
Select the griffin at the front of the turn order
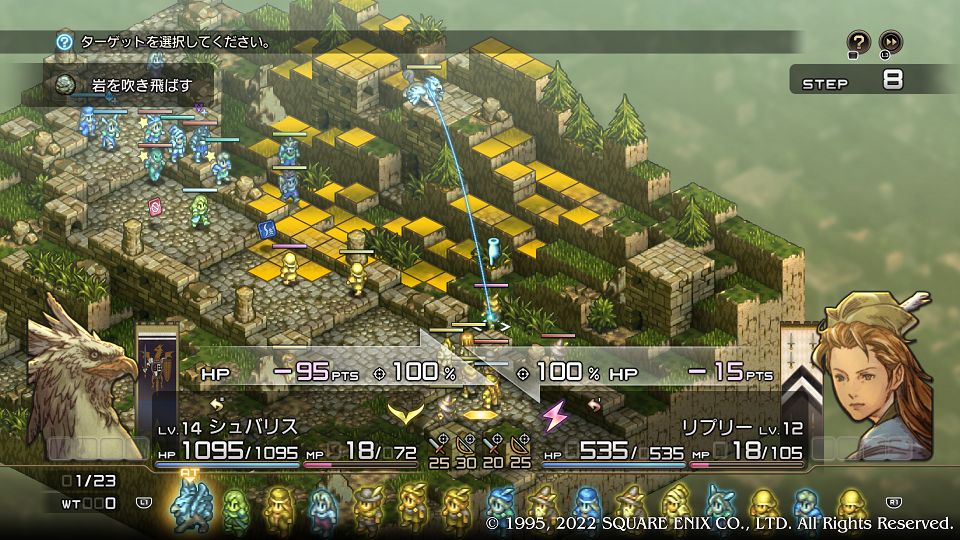tap(188, 506)
